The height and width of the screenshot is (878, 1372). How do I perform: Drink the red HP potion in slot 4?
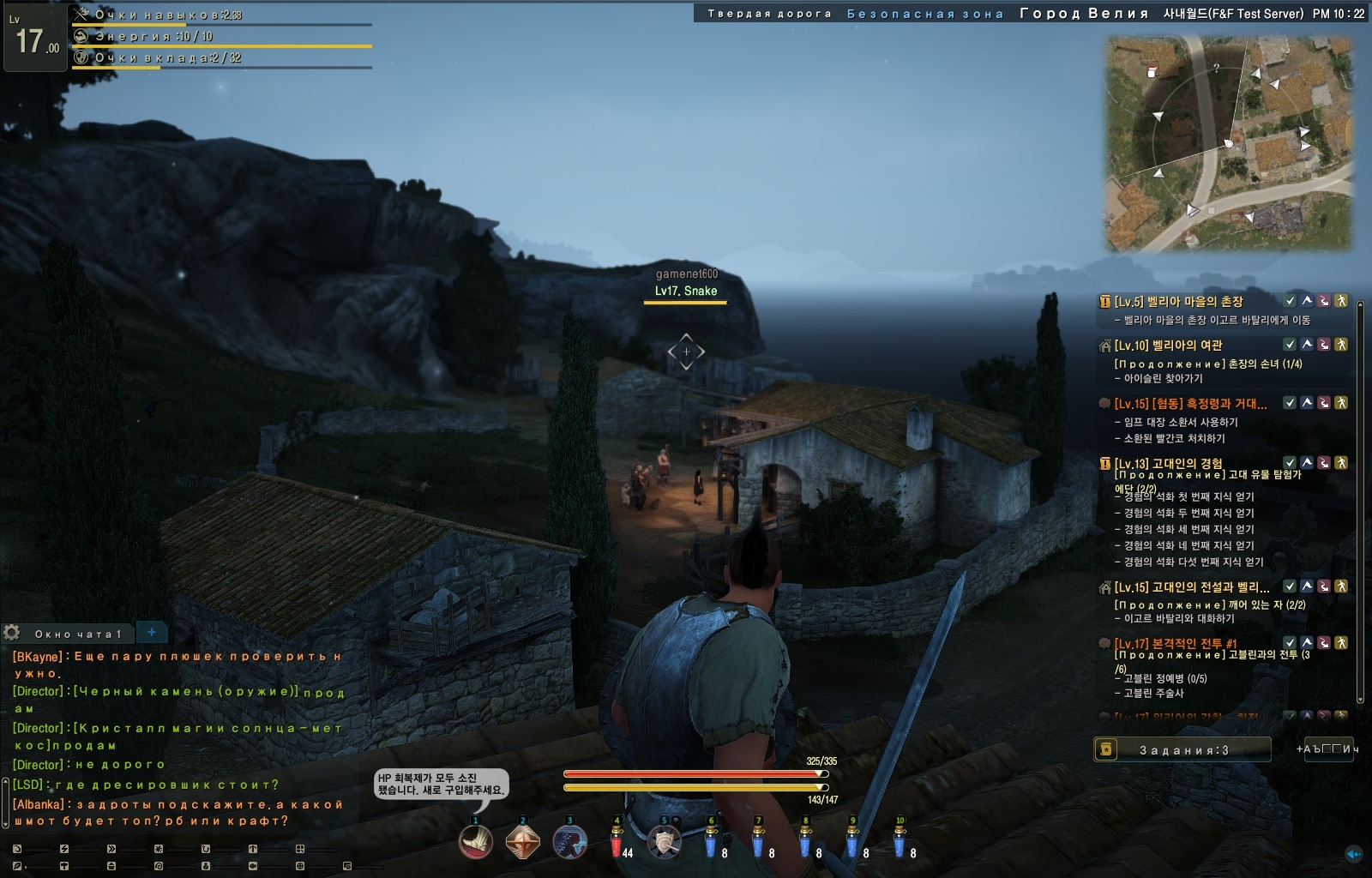click(617, 844)
